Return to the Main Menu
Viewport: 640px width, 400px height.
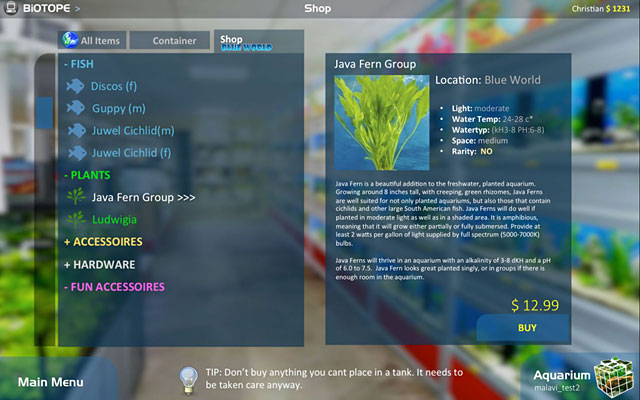click(50, 381)
